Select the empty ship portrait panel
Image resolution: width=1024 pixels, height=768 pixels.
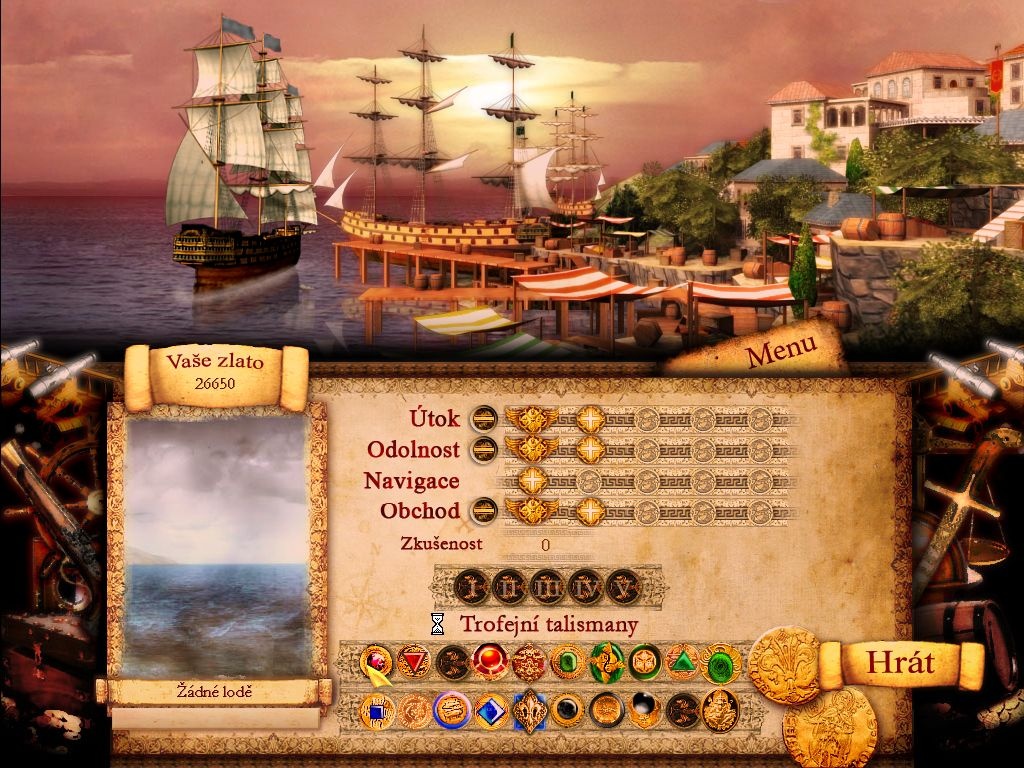pyautogui.click(x=218, y=543)
